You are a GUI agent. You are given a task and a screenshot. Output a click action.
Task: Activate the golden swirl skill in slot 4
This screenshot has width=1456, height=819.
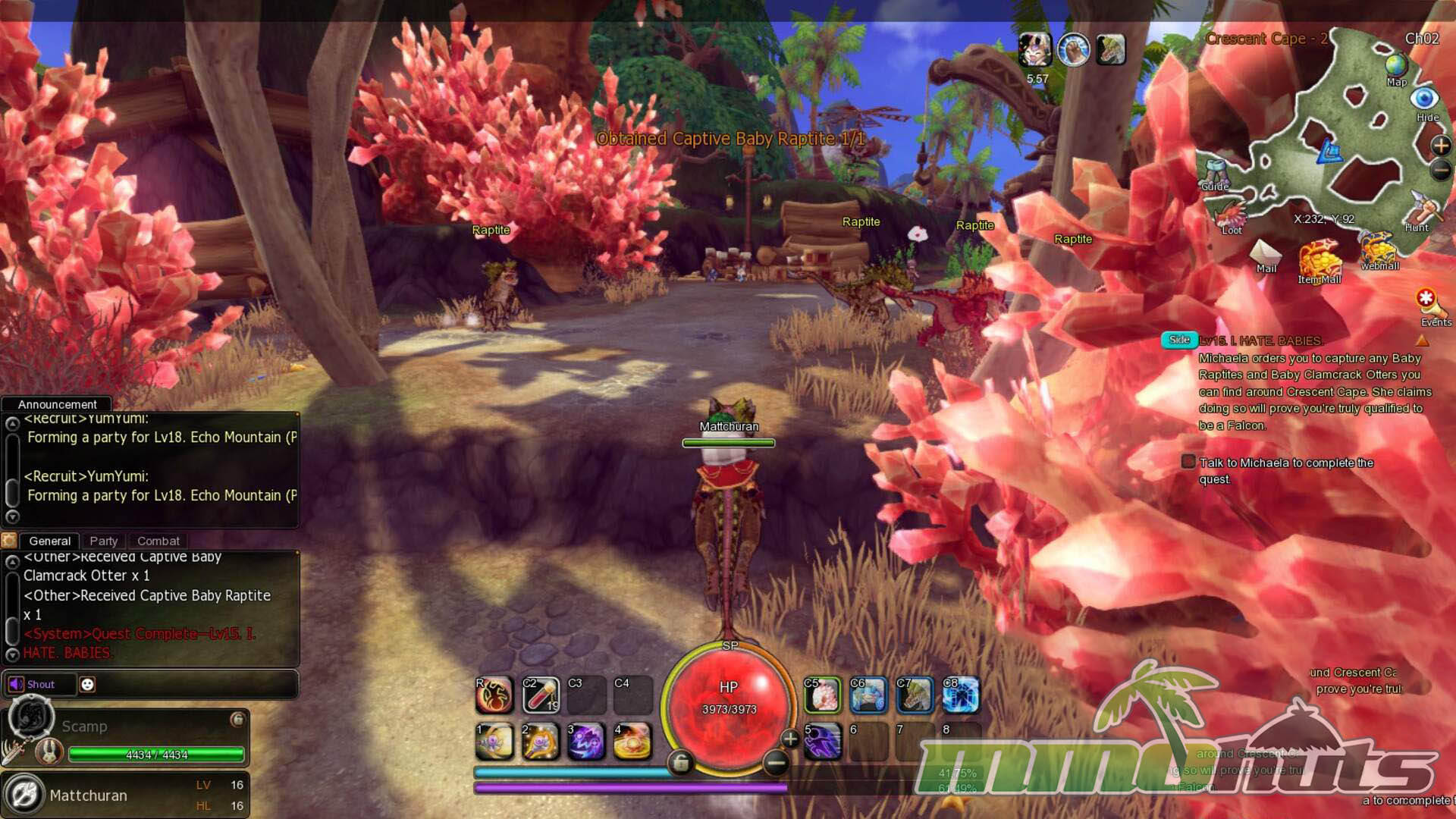[x=632, y=741]
